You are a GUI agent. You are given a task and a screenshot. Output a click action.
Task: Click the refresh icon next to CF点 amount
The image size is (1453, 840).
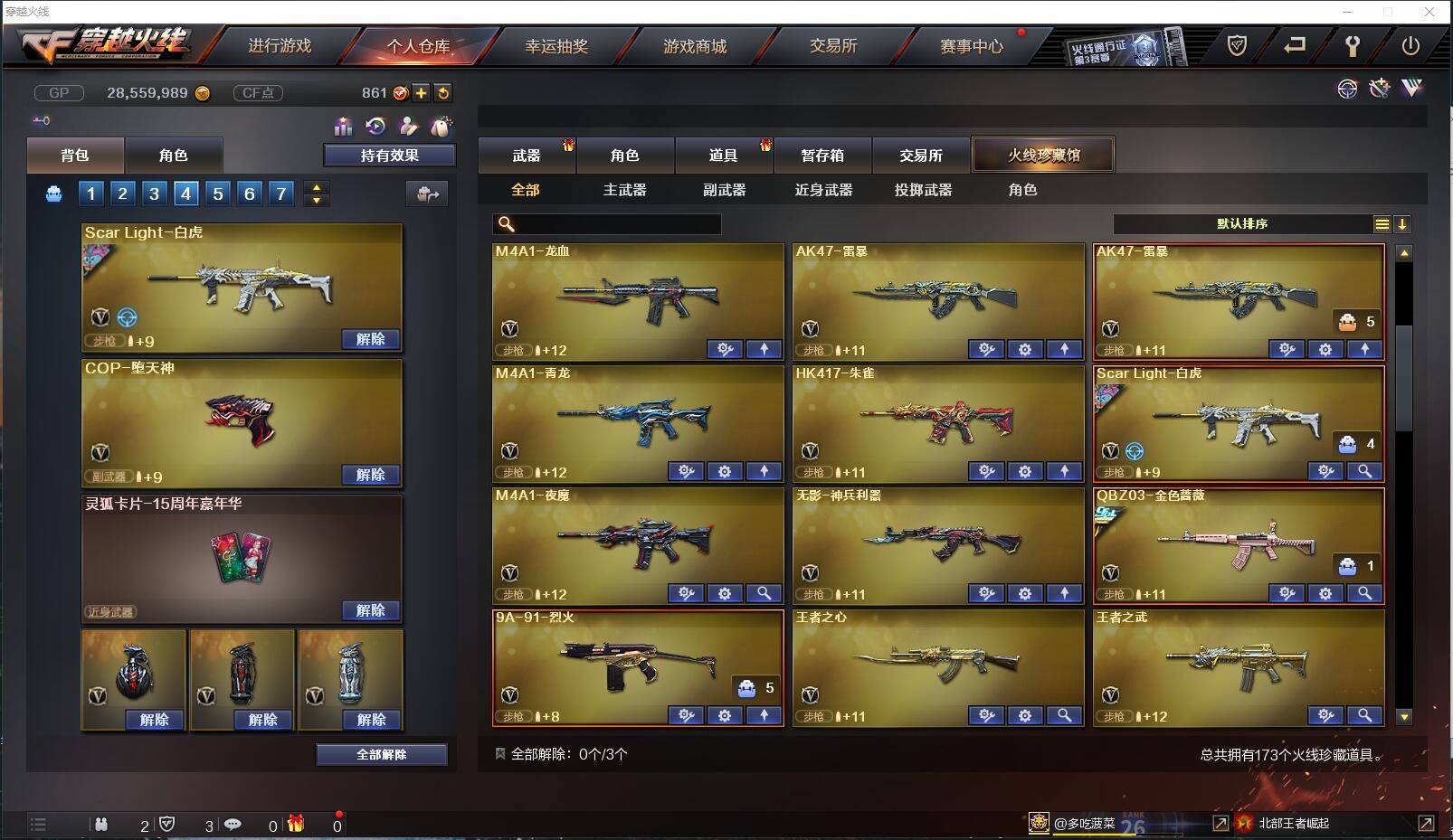(443, 92)
